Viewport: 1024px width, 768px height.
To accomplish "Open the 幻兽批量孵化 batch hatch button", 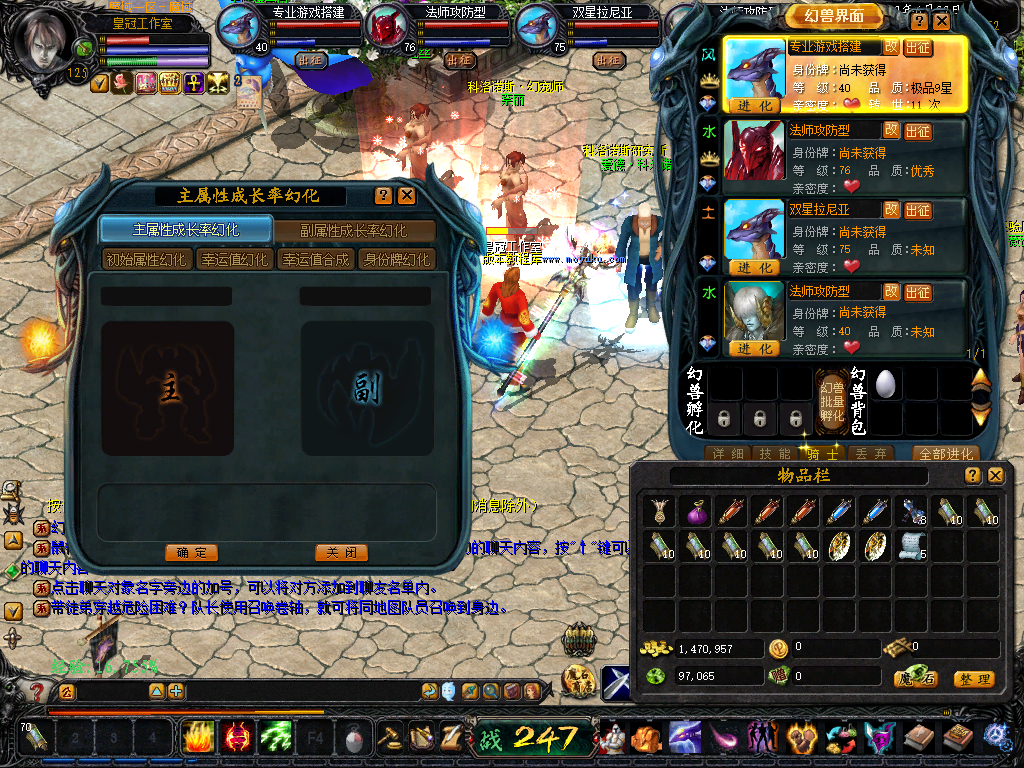I will click(832, 399).
